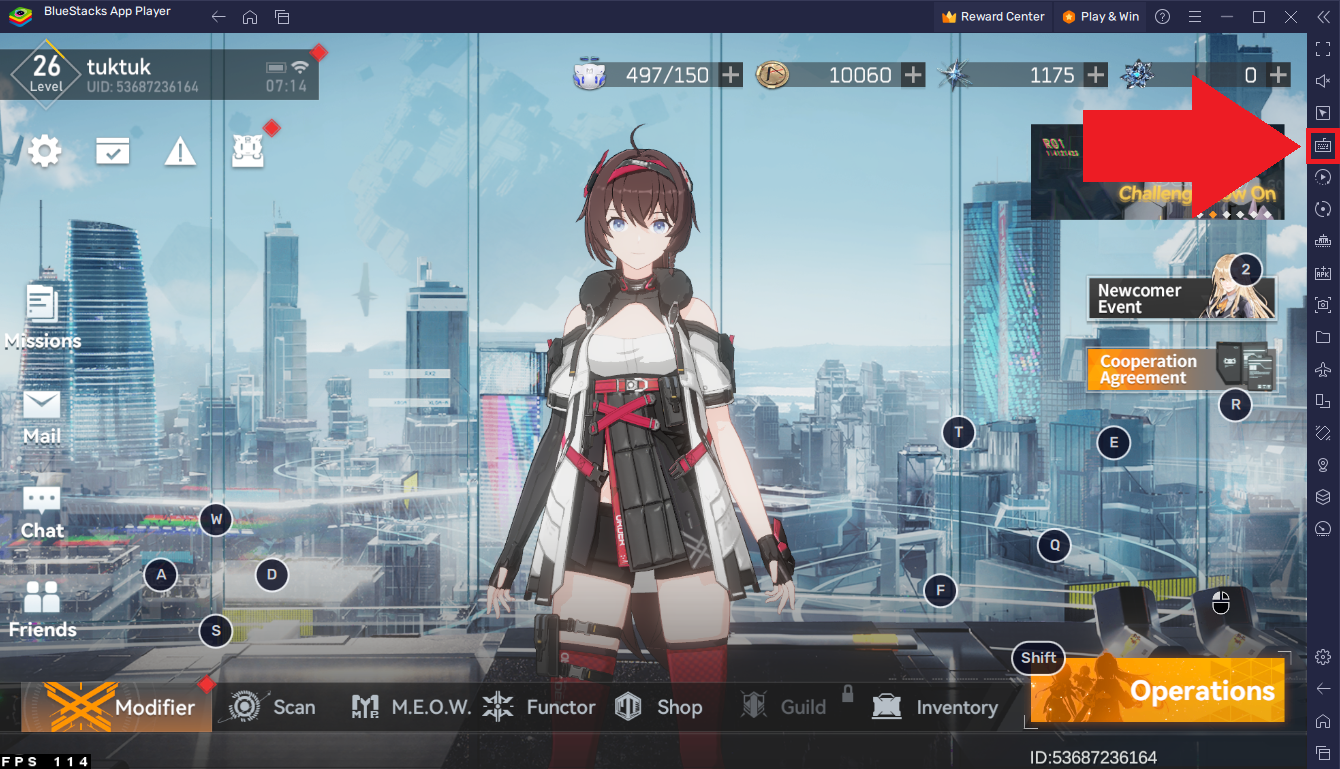This screenshot has height=769, width=1340.
Task: Open the BlueStacks hamburger menu
Action: coord(1195,16)
